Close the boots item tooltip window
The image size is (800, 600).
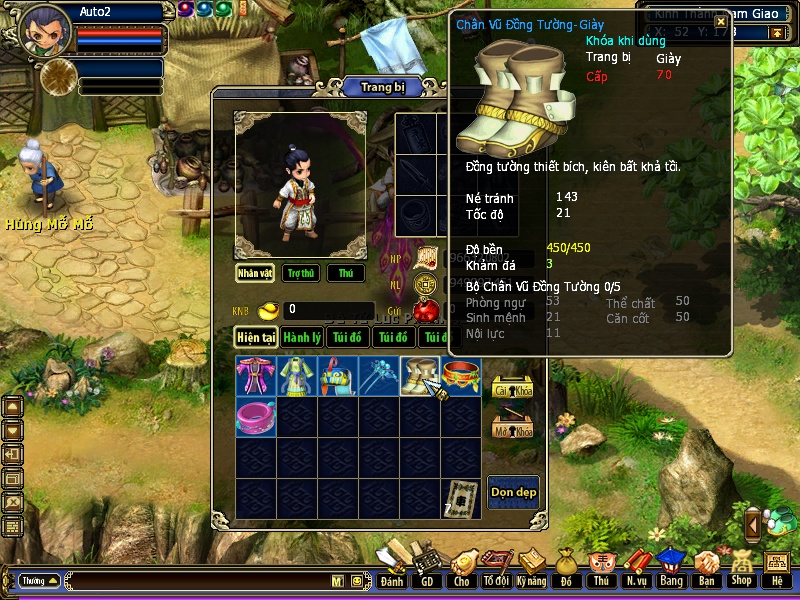(720, 22)
